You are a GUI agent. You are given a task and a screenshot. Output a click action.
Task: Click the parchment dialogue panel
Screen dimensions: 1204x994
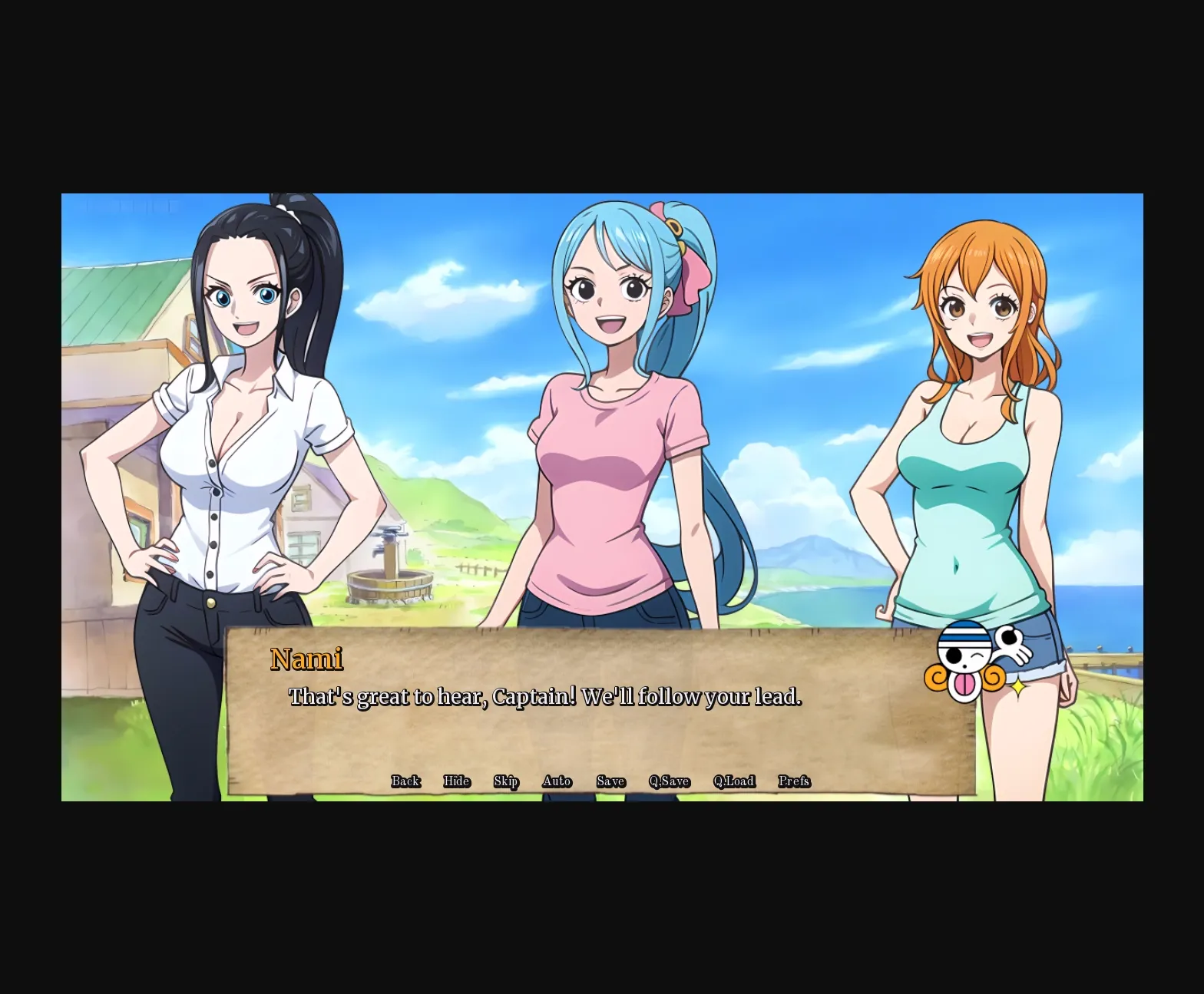(599, 737)
